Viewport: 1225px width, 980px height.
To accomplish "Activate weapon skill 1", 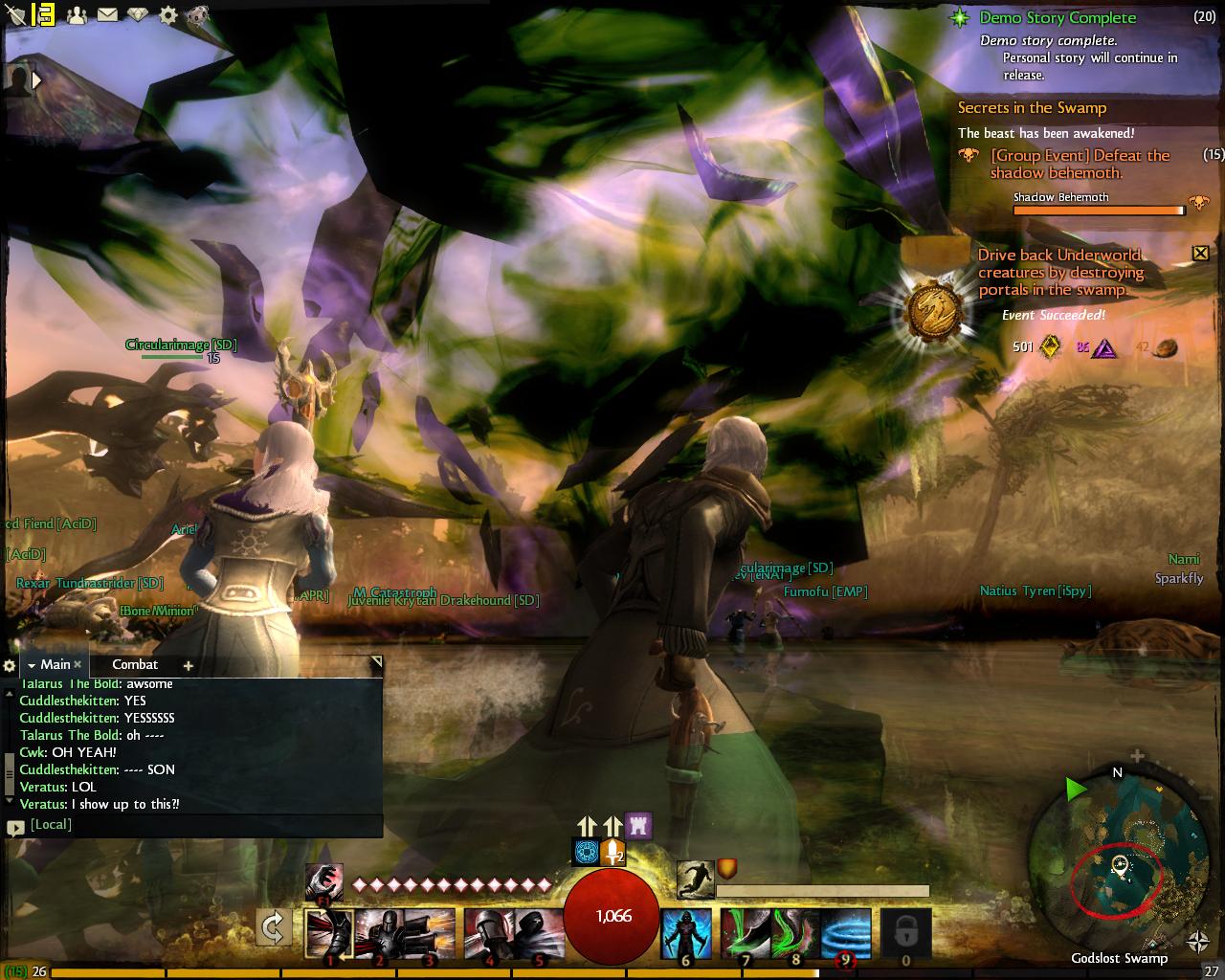I will coord(328,933).
